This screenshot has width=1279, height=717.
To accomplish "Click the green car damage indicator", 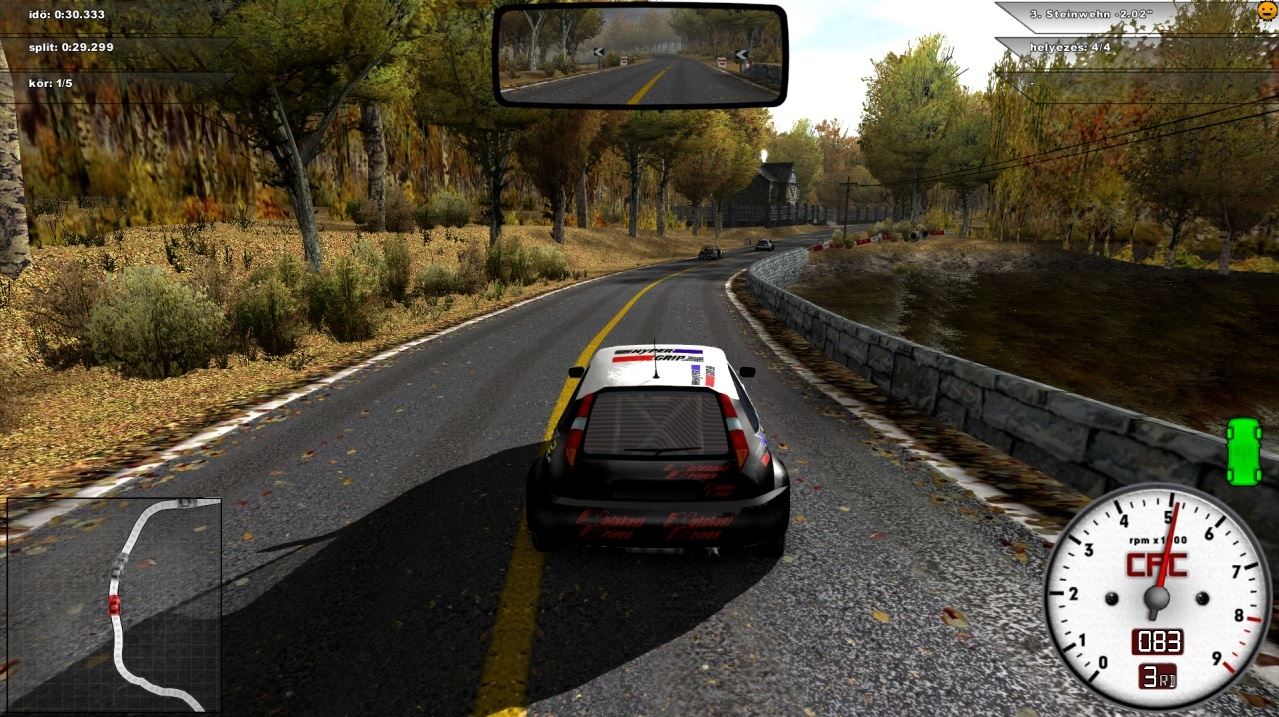I will pyautogui.click(x=1244, y=451).
